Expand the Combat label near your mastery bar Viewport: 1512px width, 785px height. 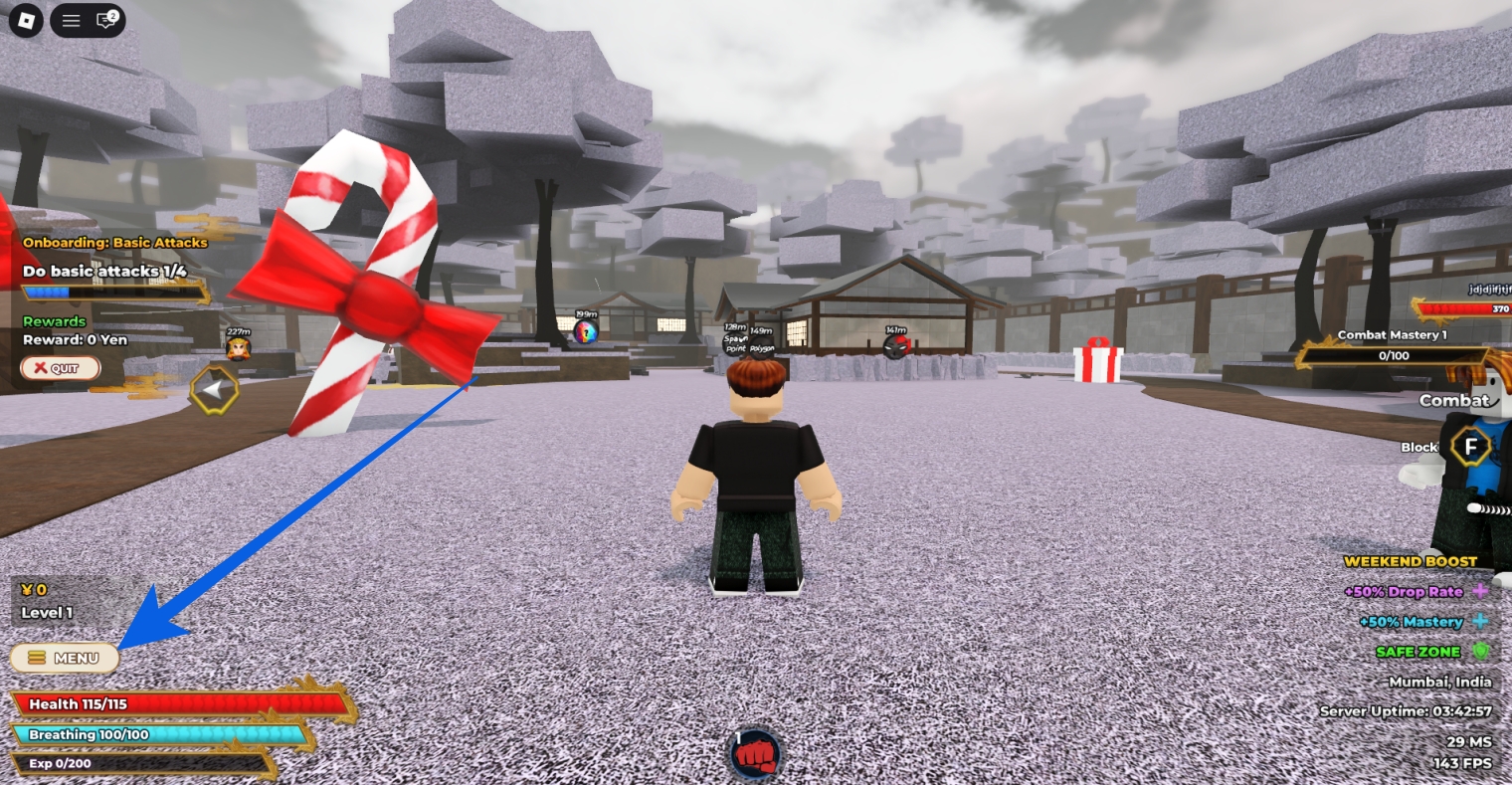click(1453, 400)
